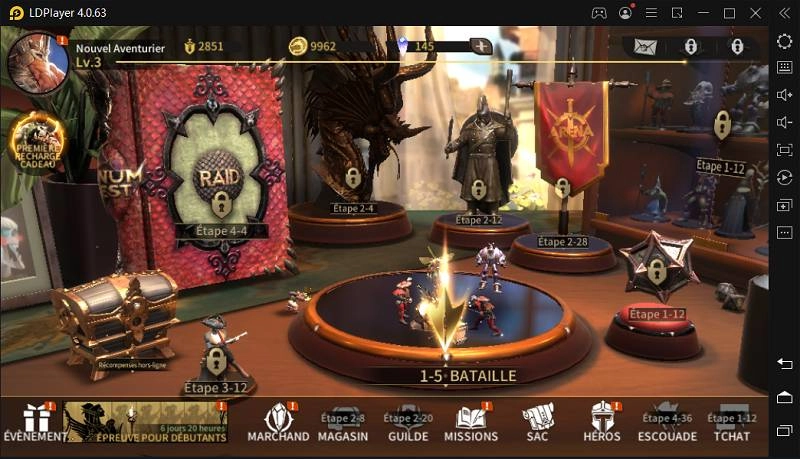Open the locked Magasin shop
This screenshot has height=459, width=800.
pos(343,424)
